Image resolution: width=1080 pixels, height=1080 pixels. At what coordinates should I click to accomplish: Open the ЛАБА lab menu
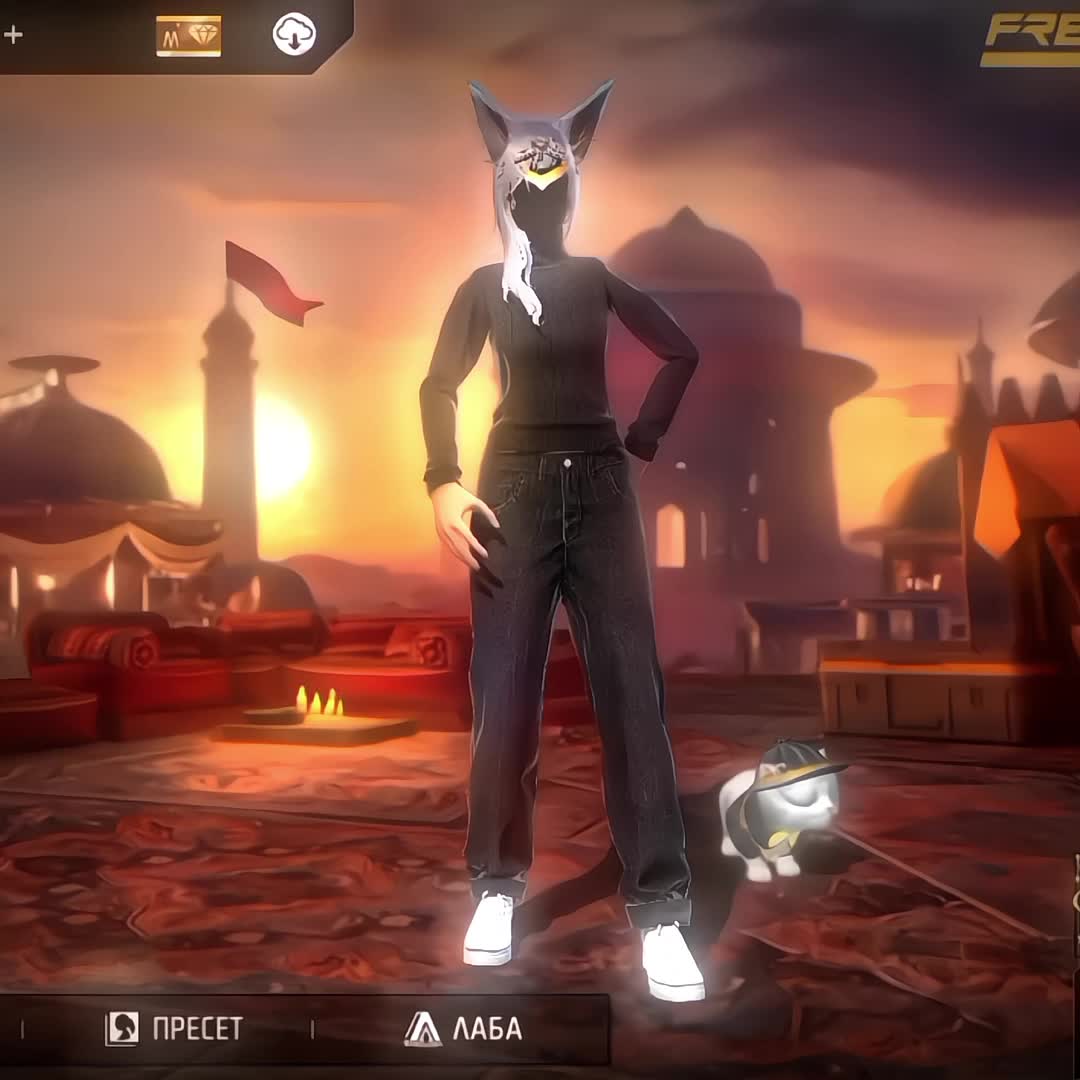(463, 1028)
